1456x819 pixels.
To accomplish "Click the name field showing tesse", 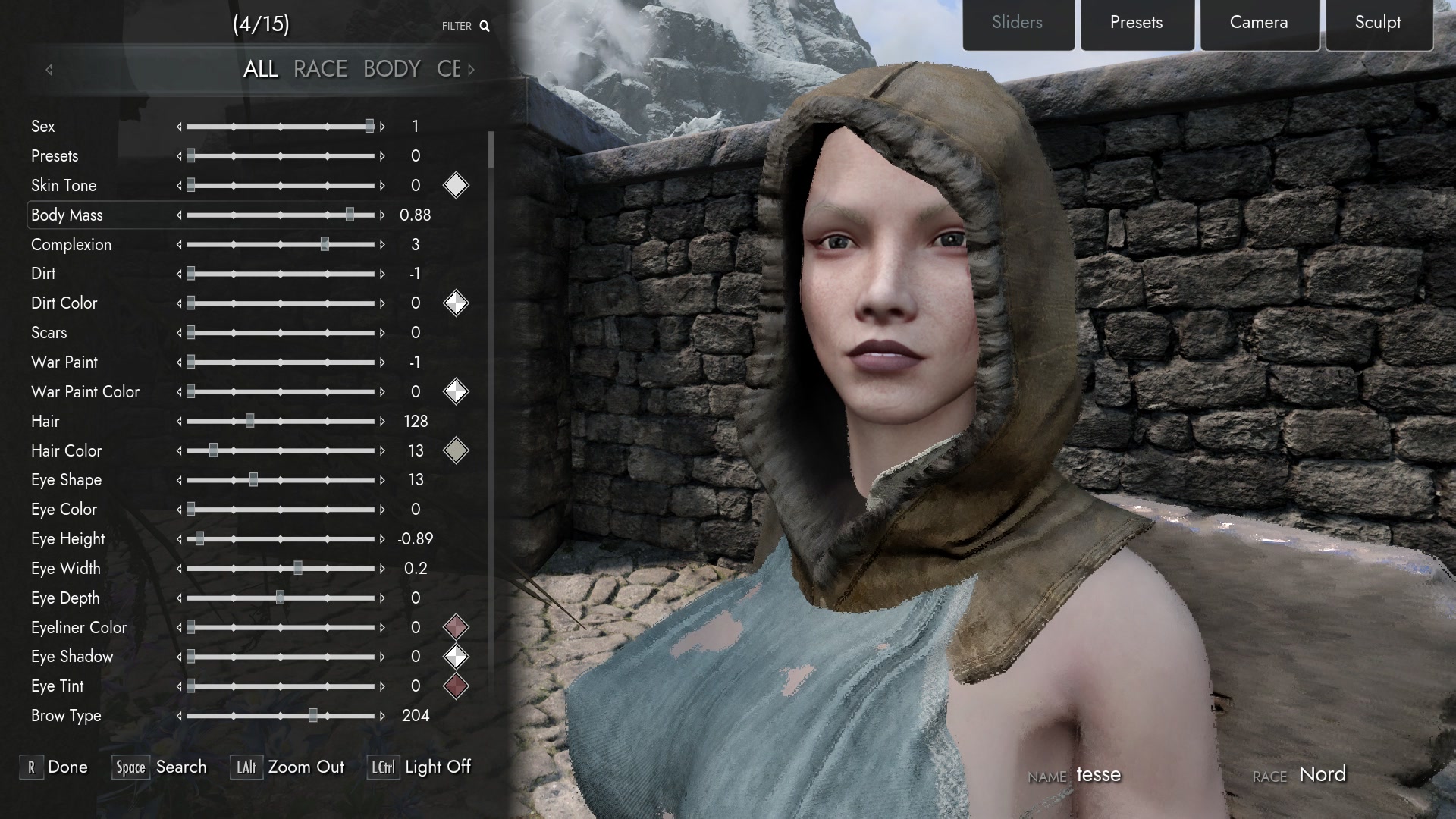I will [x=1099, y=774].
